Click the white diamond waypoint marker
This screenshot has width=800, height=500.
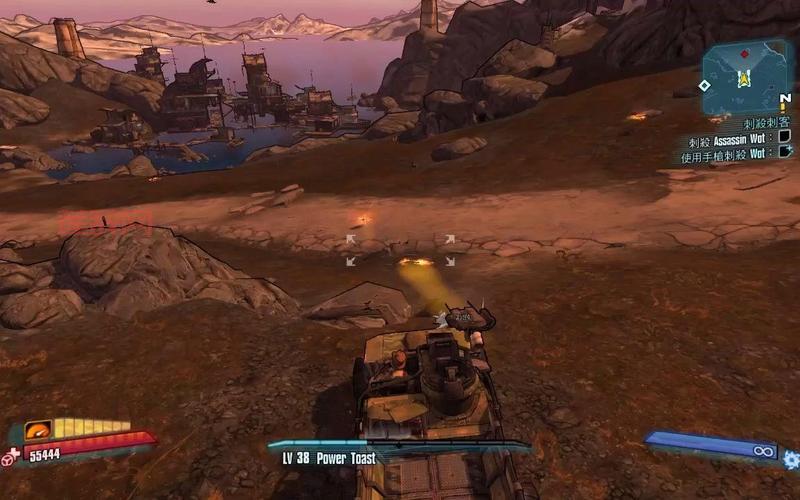[704, 85]
